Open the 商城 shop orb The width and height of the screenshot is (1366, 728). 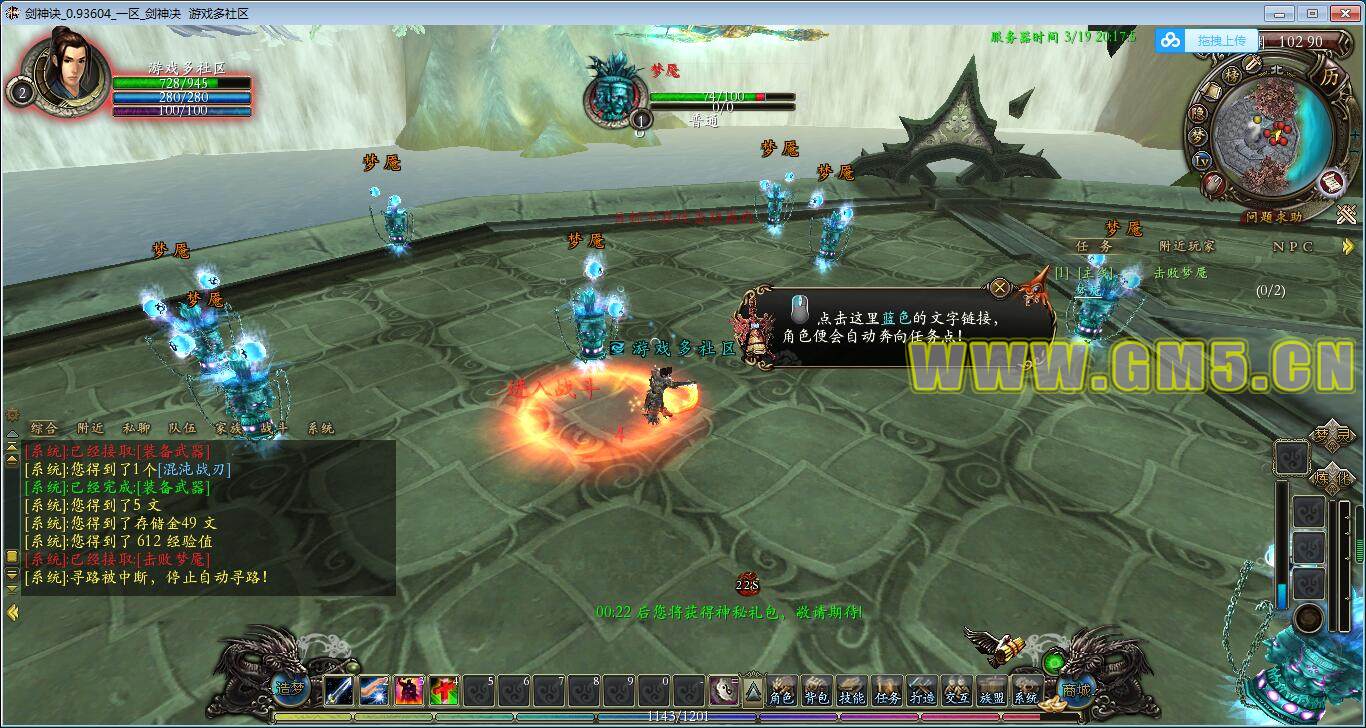[1076, 689]
